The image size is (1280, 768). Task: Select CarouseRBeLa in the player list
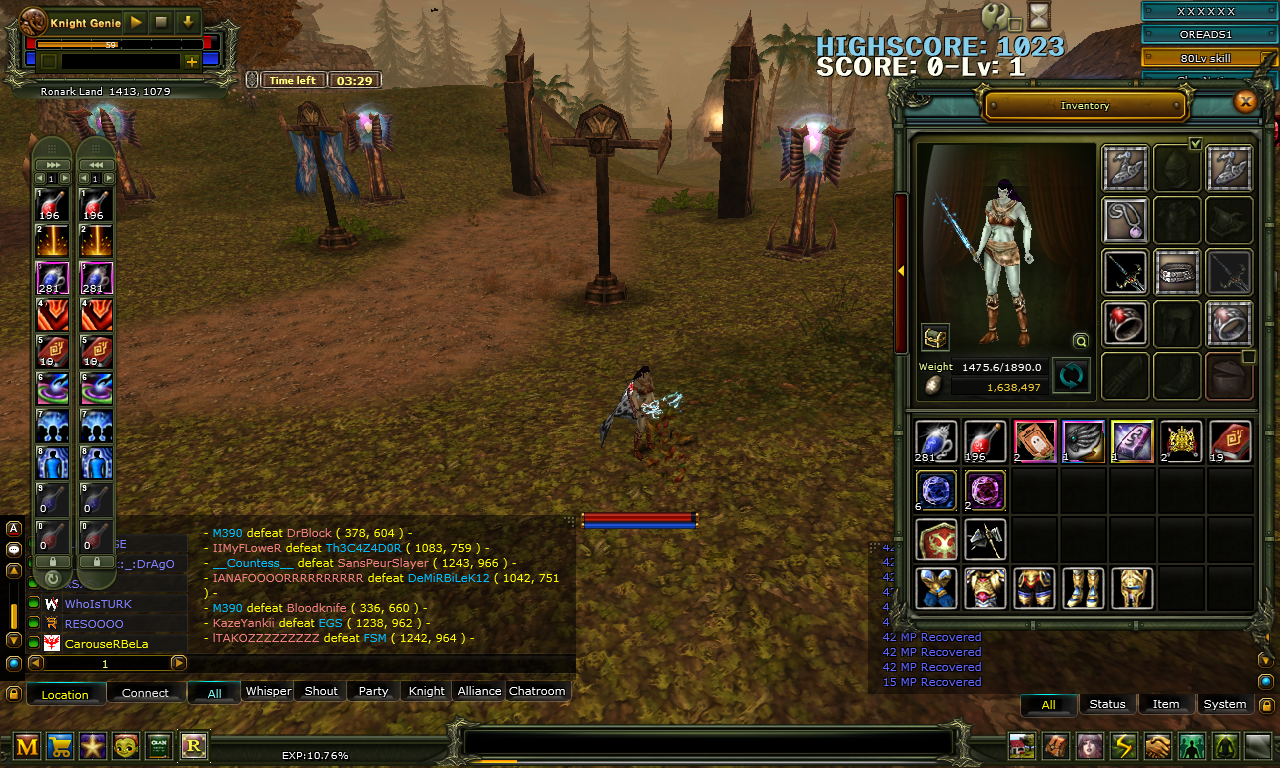pos(106,644)
